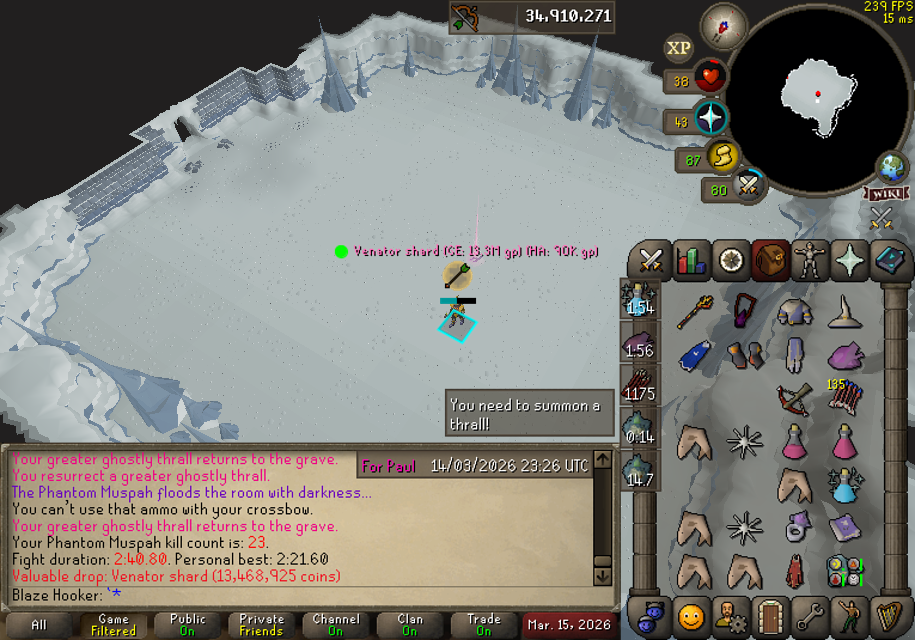Image resolution: width=915 pixels, height=640 pixels.
Task: Show the Worn Equipment tab
Action: [808, 261]
